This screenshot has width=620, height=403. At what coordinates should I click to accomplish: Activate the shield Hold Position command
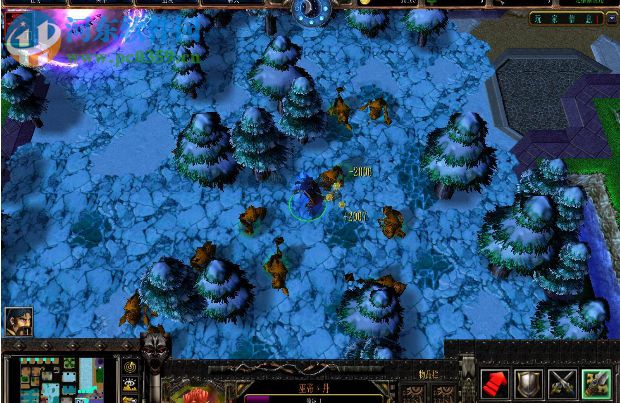click(529, 382)
